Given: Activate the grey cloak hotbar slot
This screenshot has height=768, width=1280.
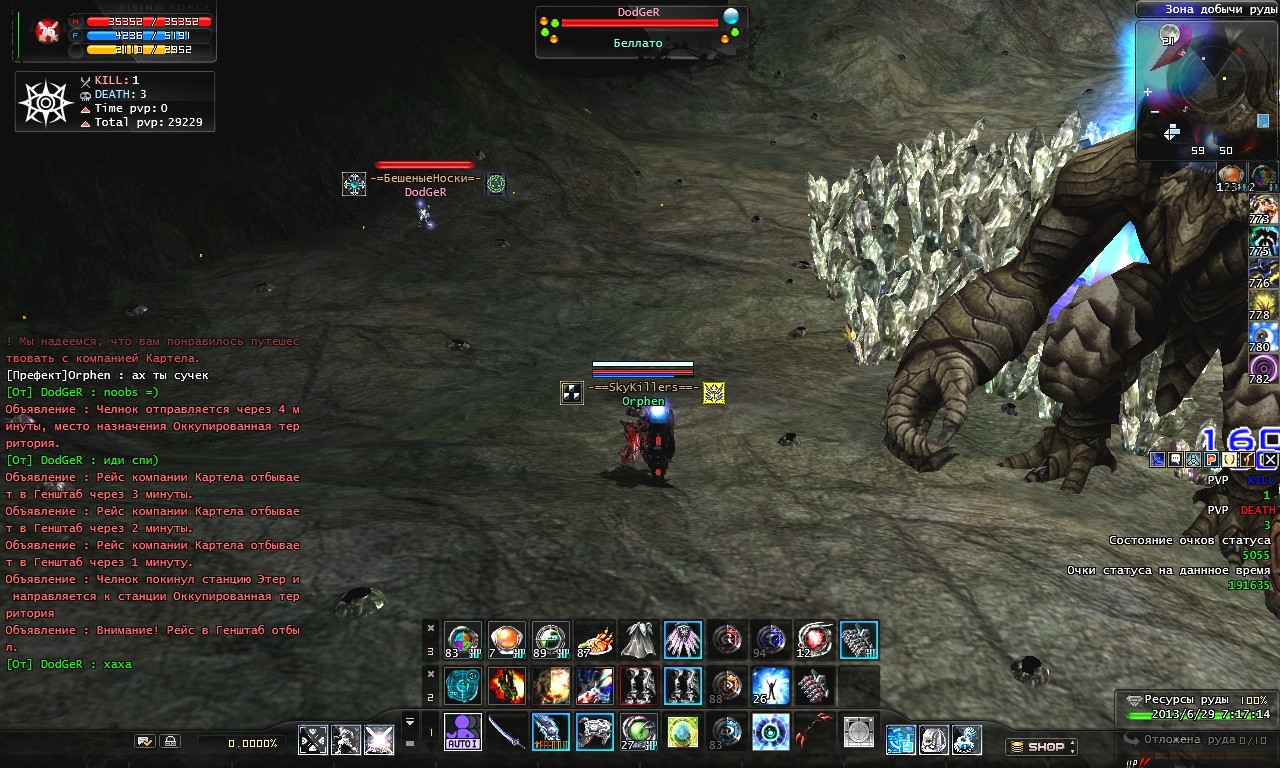Looking at the screenshot, I should (639, 641).
